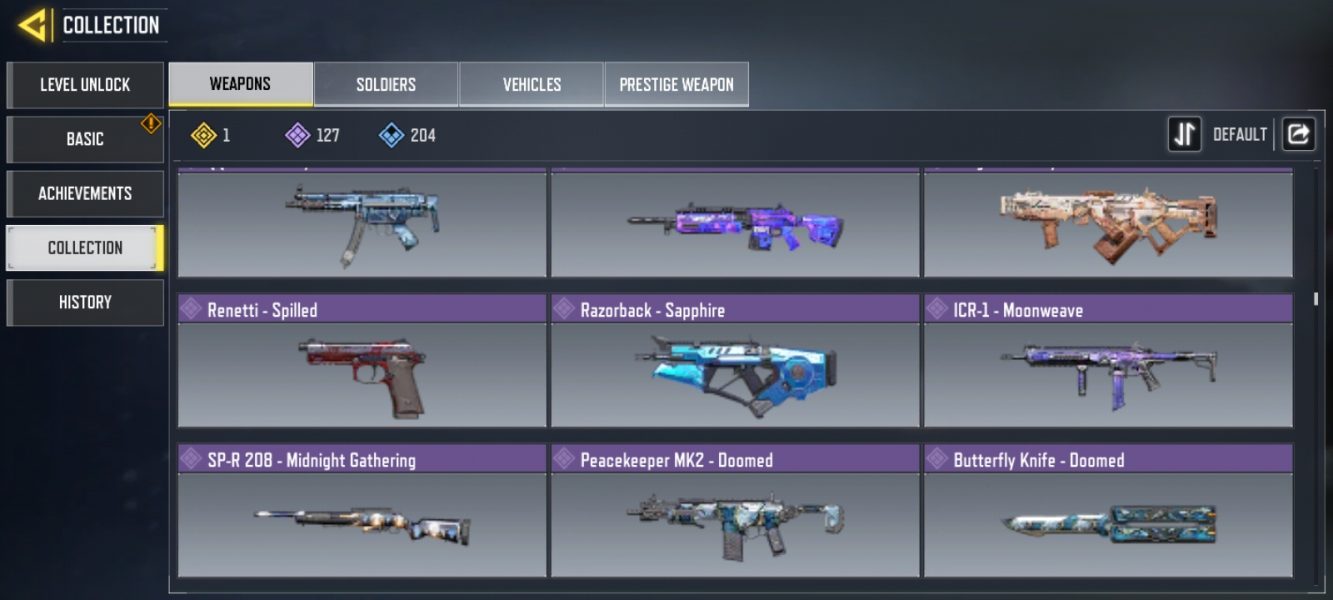Switch to the Weapons tab
1333x600 pixels.
[x=240, y=84]
